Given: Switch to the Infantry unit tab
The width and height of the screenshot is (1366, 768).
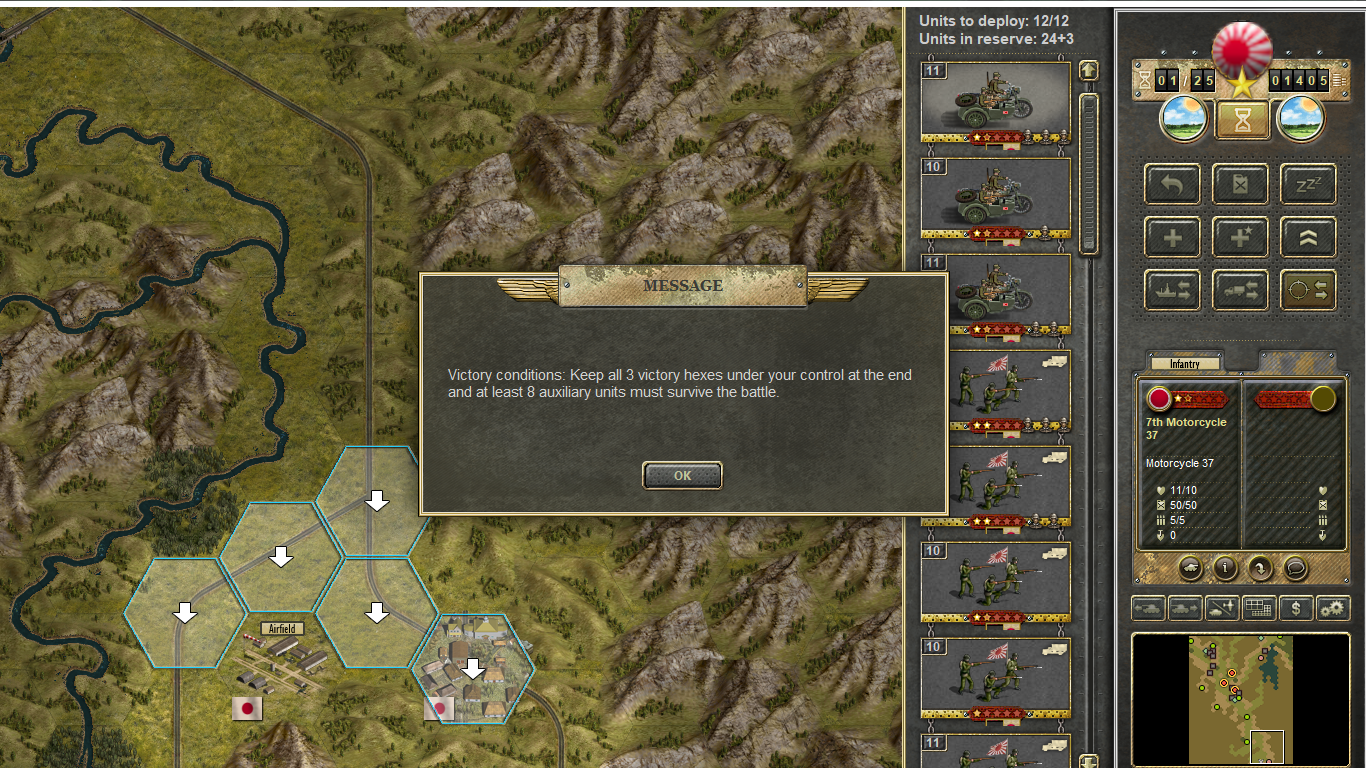Looking at the screenshot, I should 1185,364.
